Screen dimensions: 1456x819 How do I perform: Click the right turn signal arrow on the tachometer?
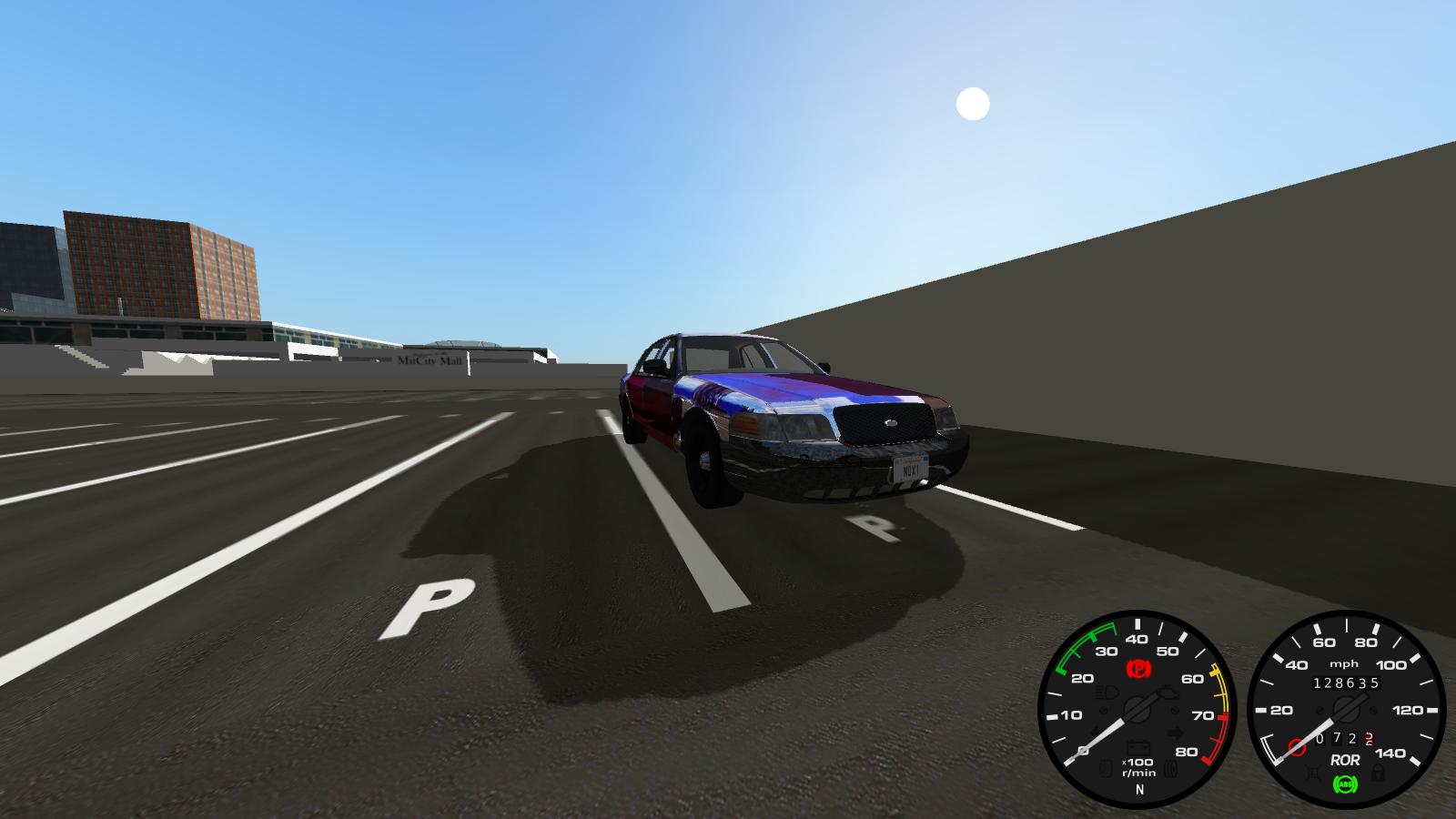[x=1177, y=731]
